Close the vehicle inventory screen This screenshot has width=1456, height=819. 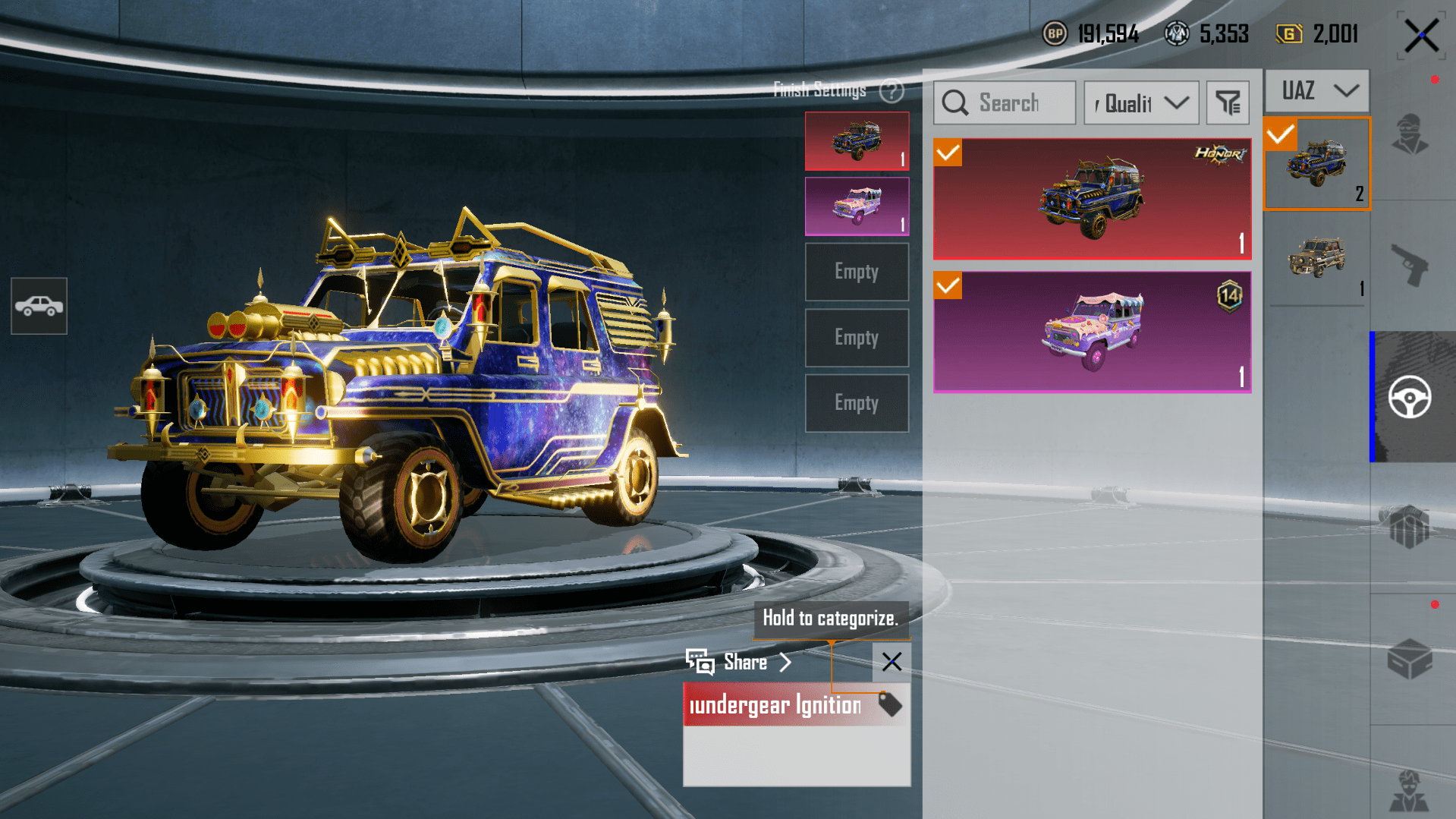(x=1420, y=36)
